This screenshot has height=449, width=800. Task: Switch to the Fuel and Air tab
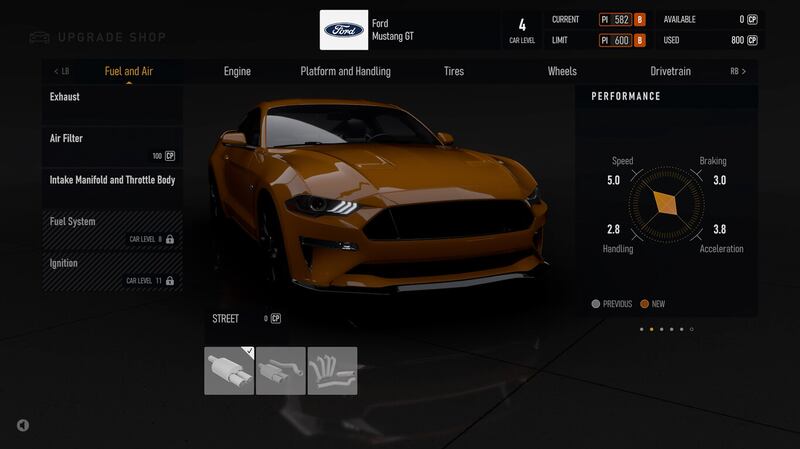pyautogui.click(x=129, y=71)
